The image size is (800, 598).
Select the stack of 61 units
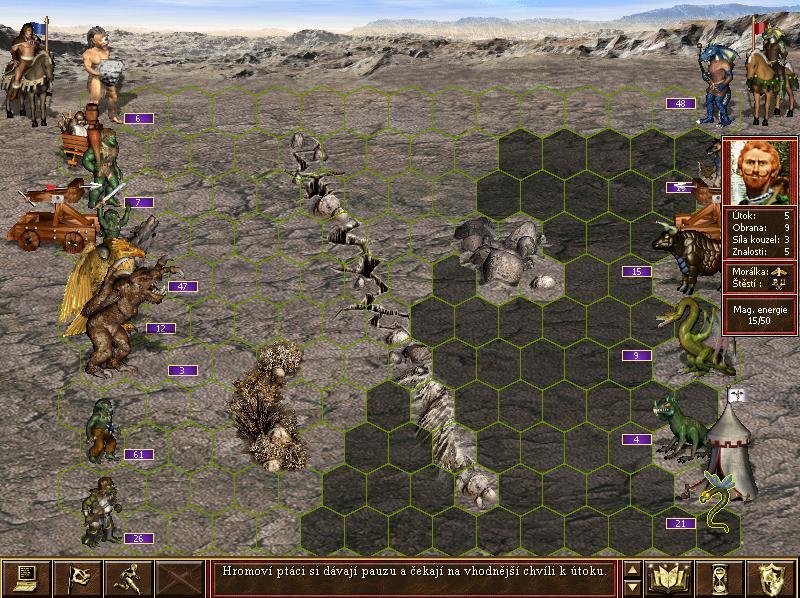103,430
